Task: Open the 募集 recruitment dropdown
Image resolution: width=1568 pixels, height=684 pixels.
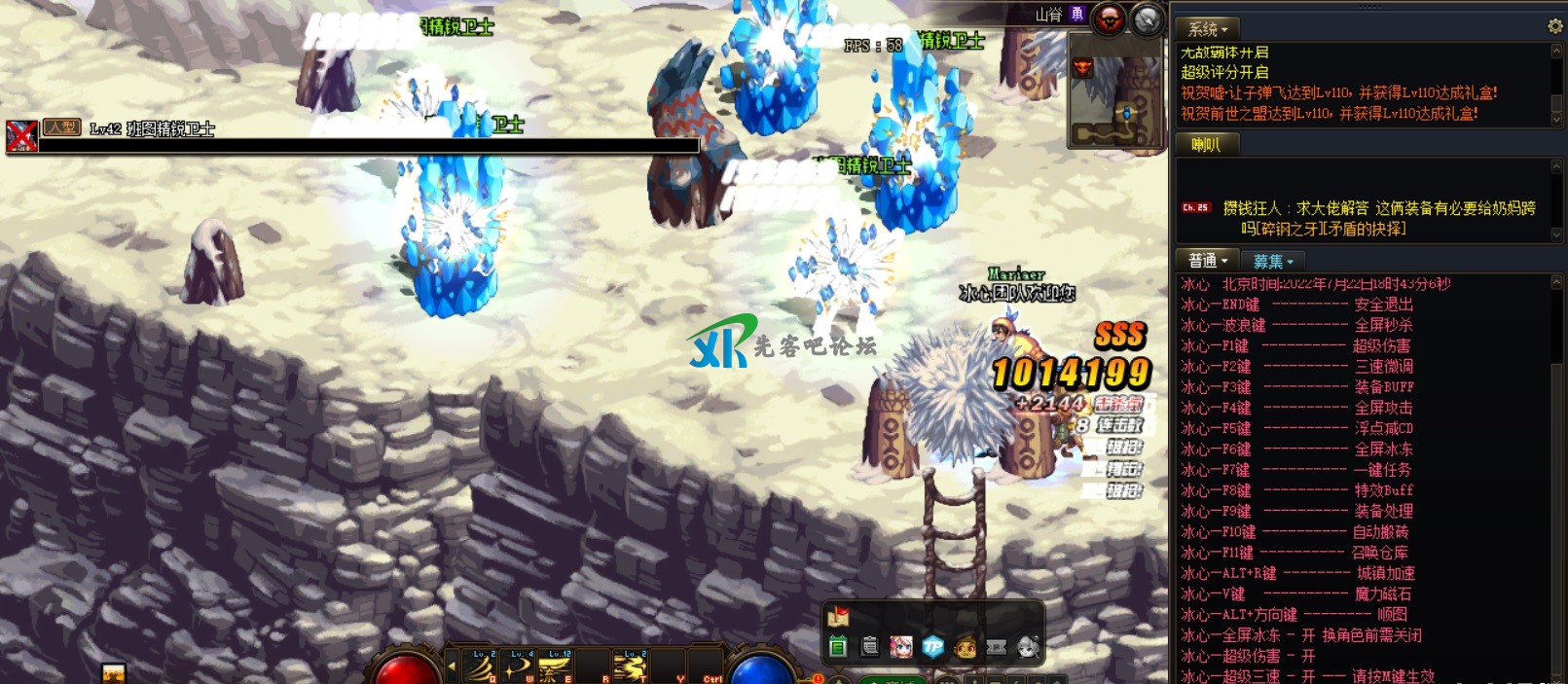Action: 1273,261
